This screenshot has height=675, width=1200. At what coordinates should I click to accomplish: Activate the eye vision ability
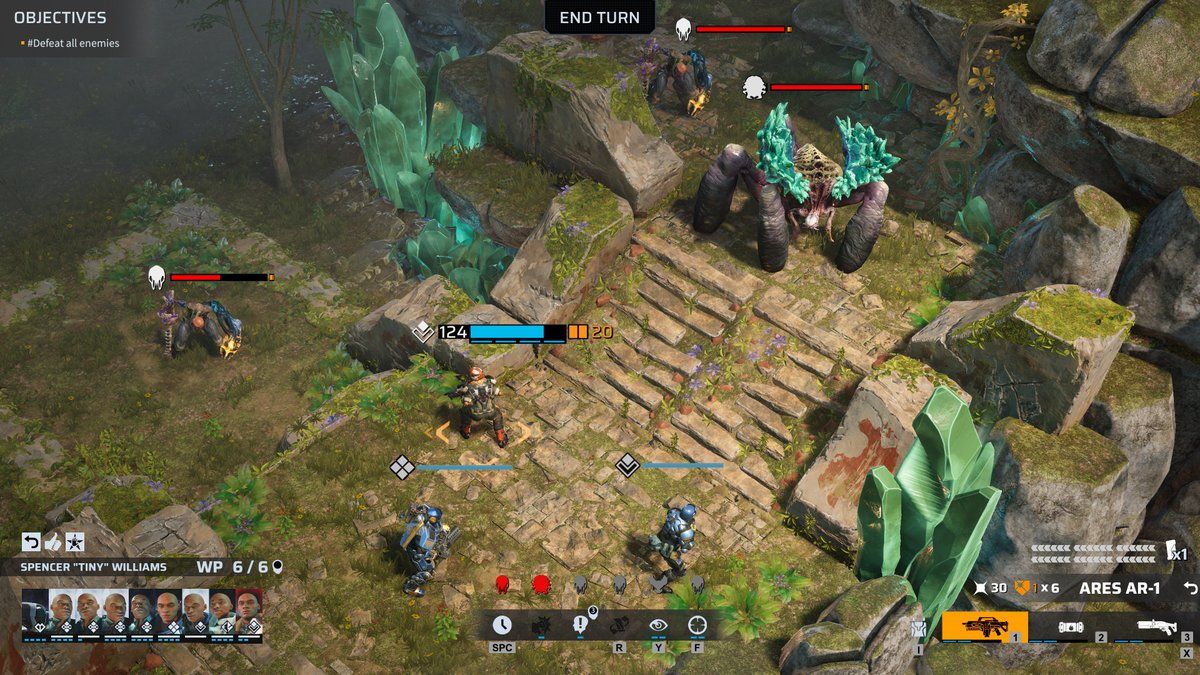click(658, 625)
